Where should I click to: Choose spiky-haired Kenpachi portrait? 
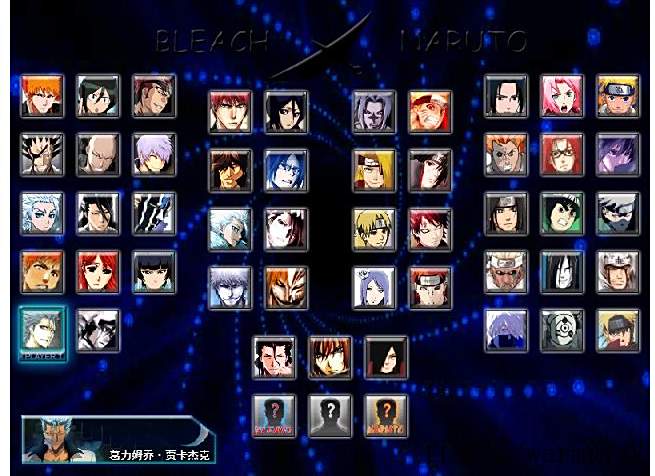tap(42, 153)
